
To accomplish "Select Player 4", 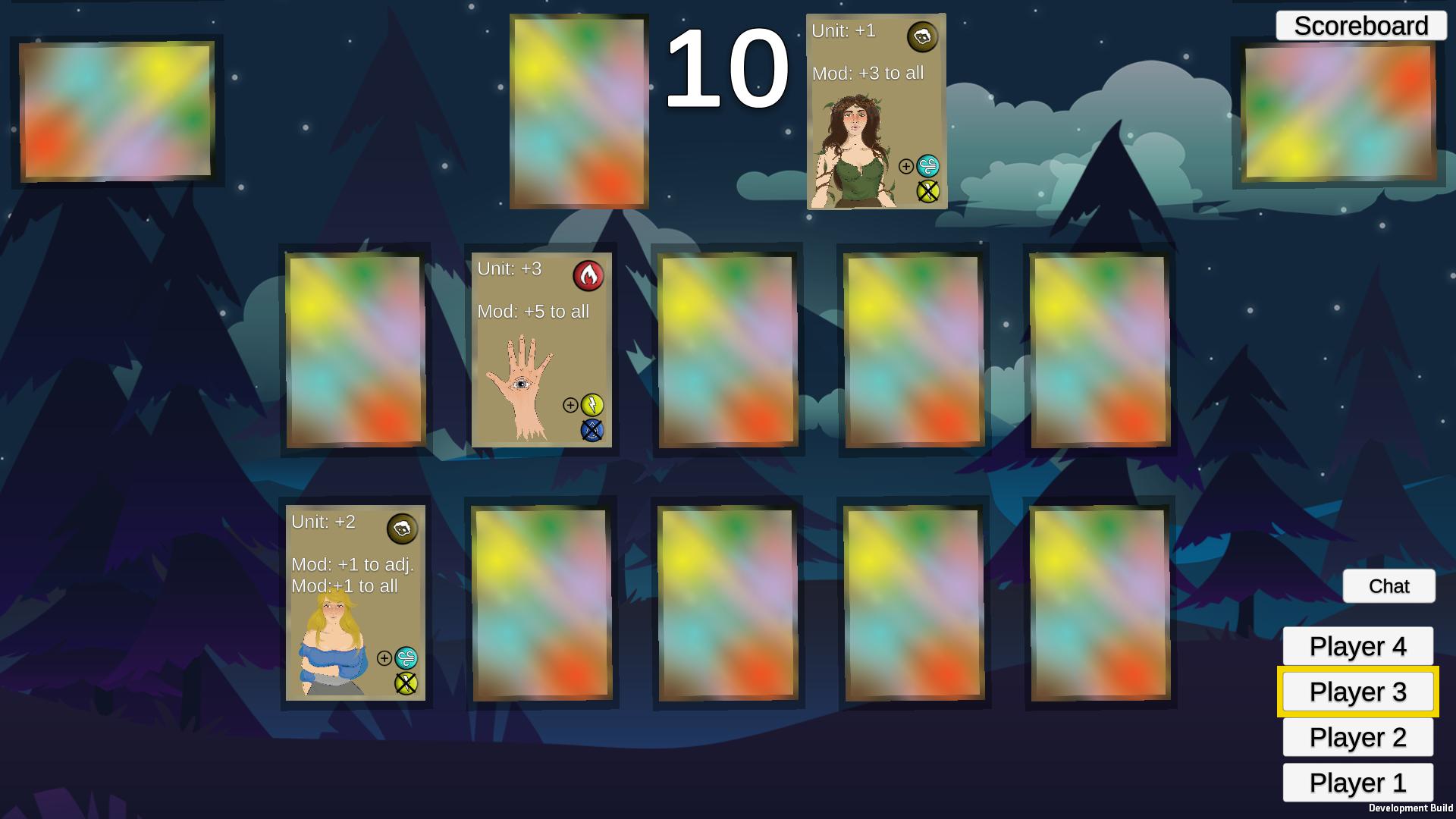I will click(x=1357, y=647).
